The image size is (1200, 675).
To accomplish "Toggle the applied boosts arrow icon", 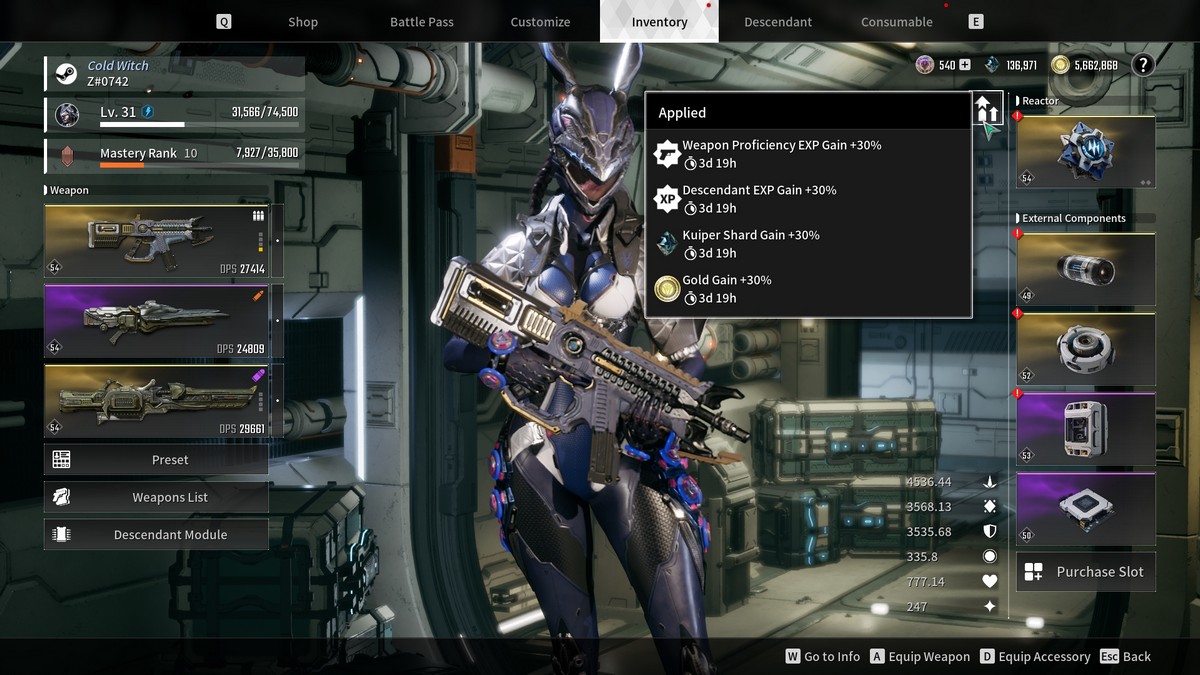I will pyautogui.click(x=987, y=108).
